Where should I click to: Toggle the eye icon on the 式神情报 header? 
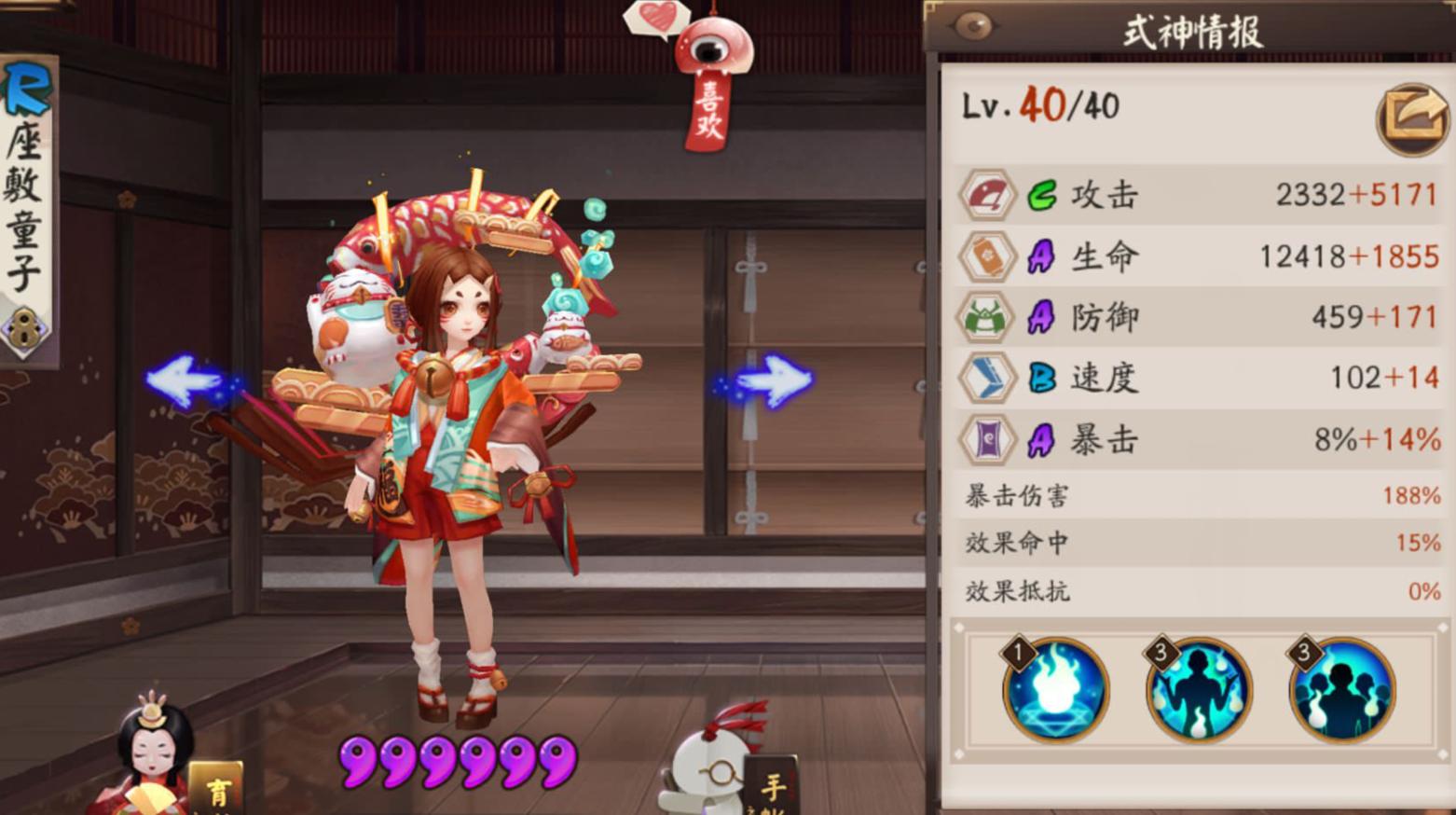[969, 25]
